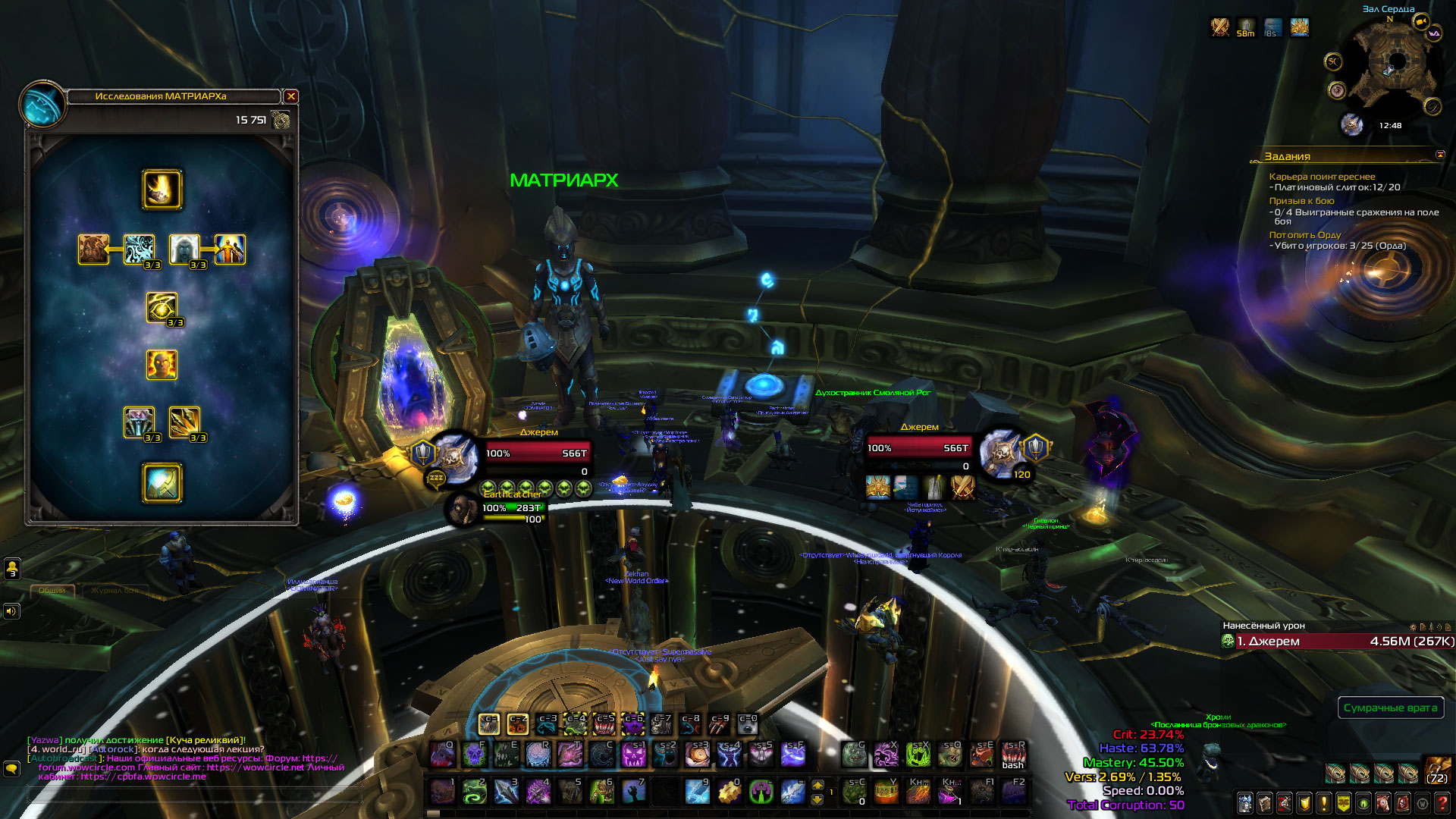The height and width of the screenshot is (819, 1456).
Task: Switch to the Журнал боя chat tab
Action: [x=114, y=590]
